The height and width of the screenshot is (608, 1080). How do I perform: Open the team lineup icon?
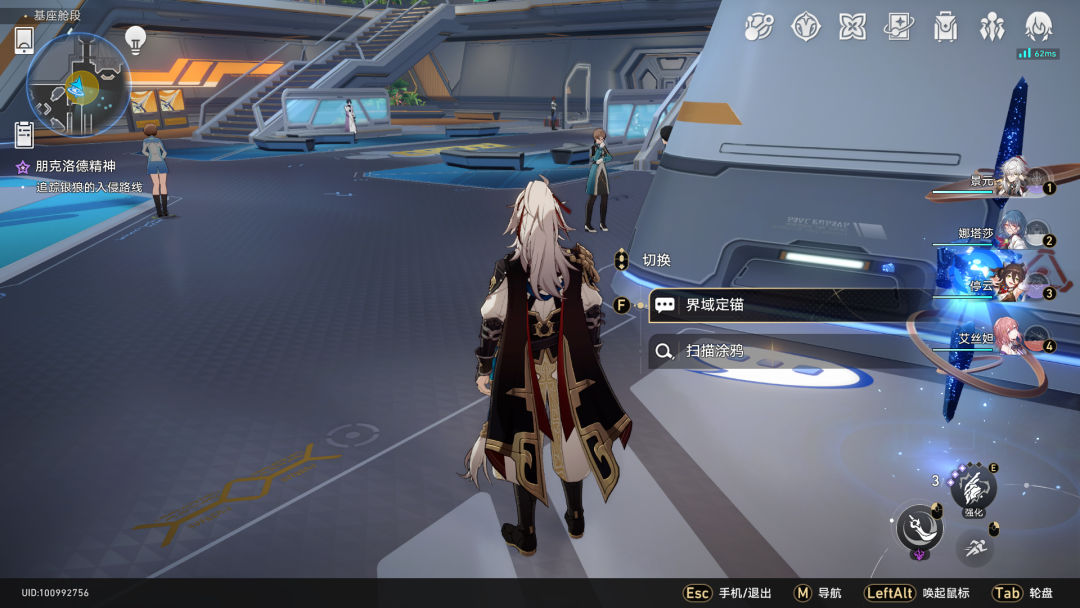992,27
